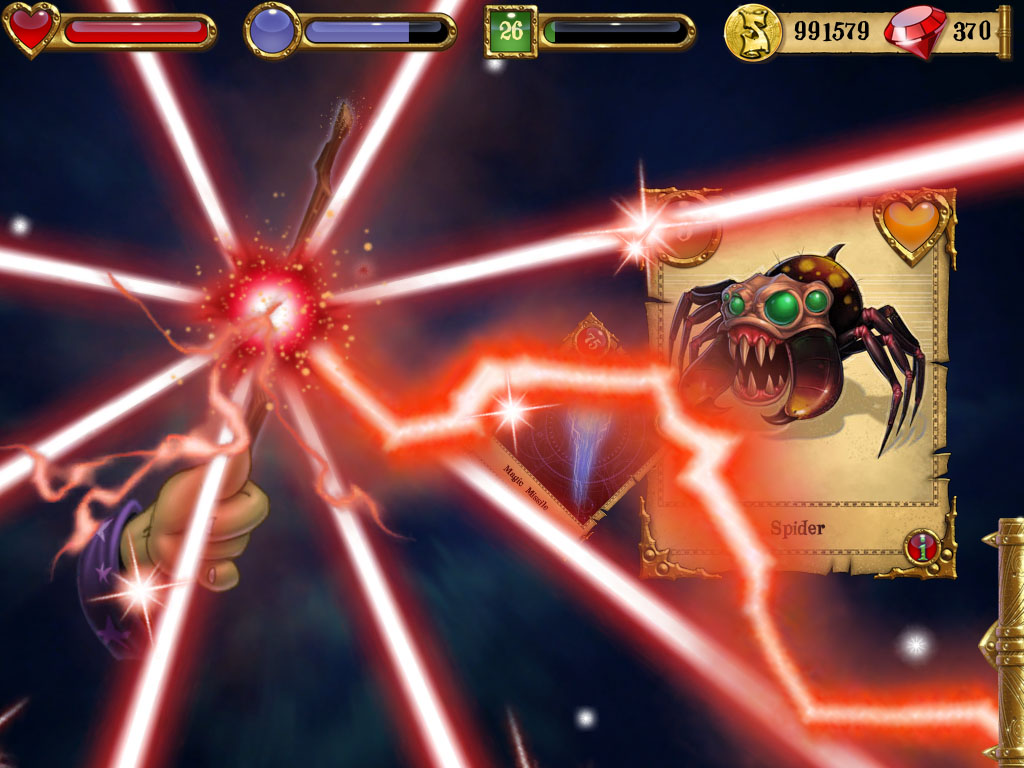Tap the gold coin currency icon
1024x768 pixels.
coord(752,31)
